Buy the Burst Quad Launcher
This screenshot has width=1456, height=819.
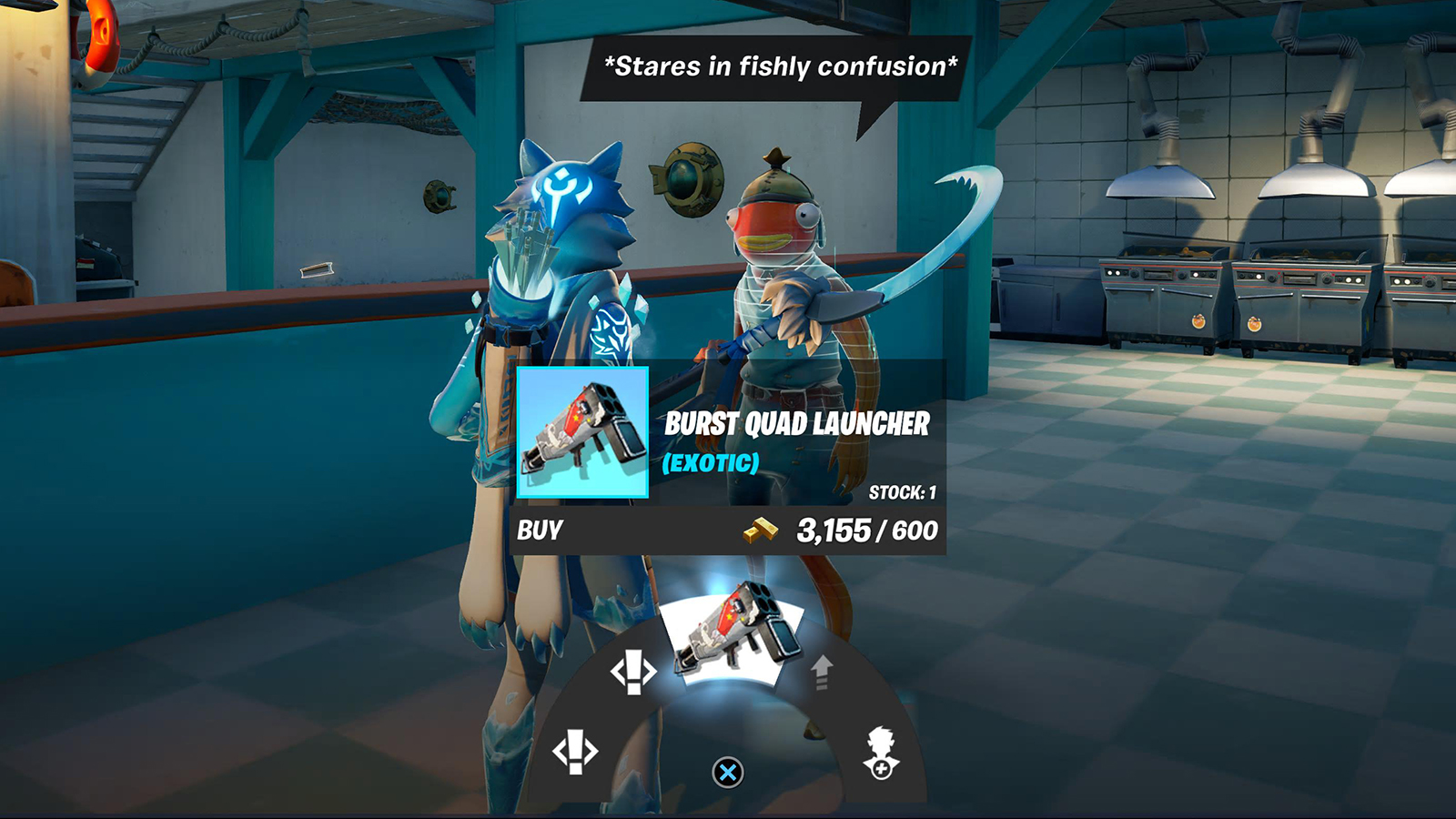(541, 531)
